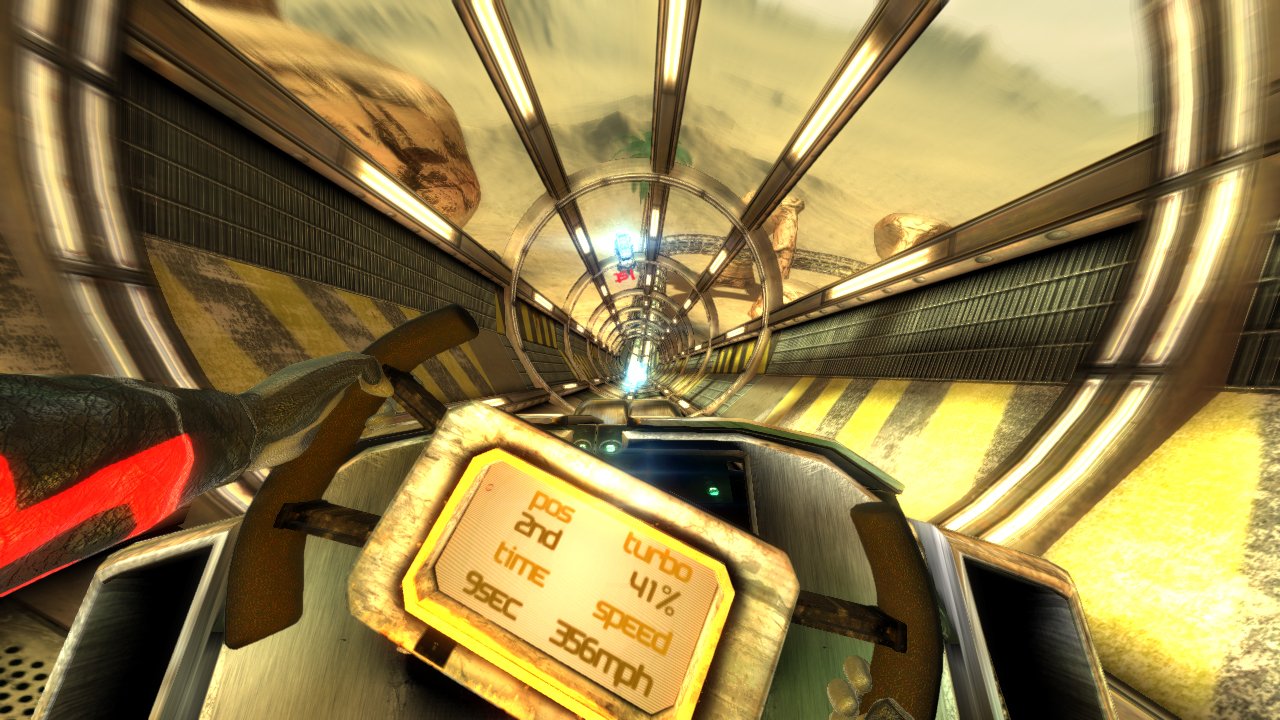Toggle the blue engine glow at tunnel center
Image resolution: width=1280 pixels, height=720 pixels.
point(632,378)
